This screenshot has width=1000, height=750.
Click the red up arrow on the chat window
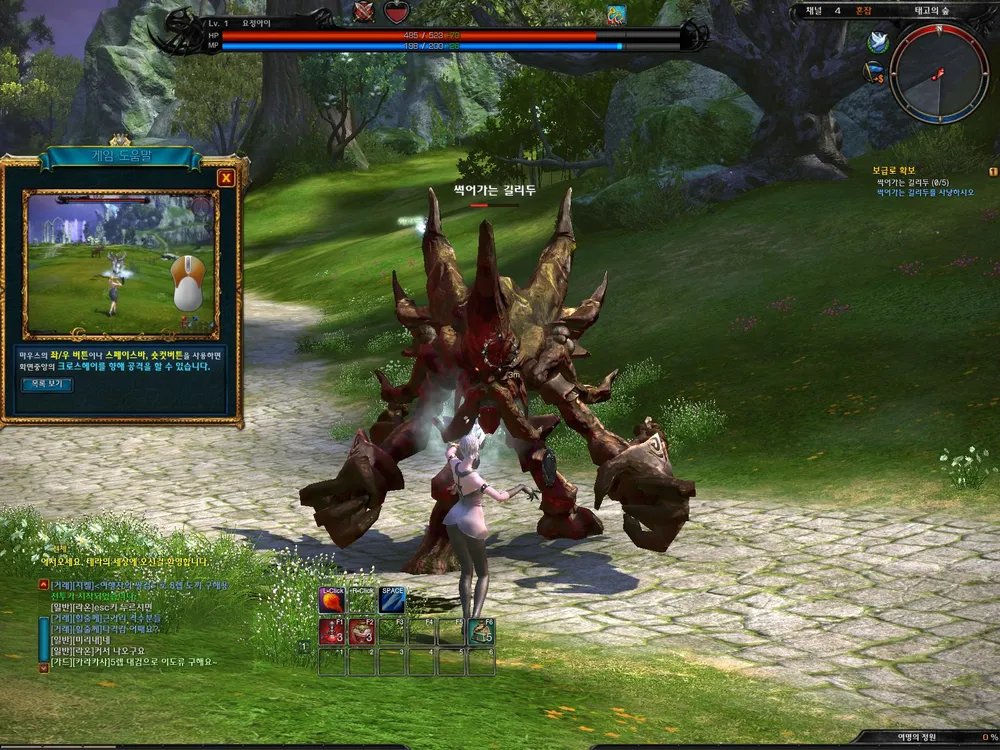pos(43,583)
